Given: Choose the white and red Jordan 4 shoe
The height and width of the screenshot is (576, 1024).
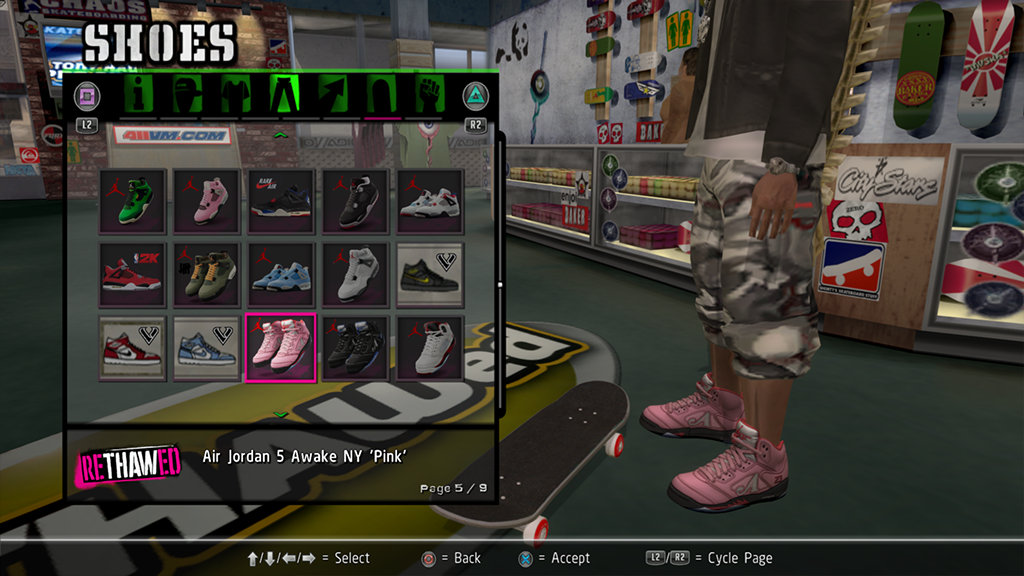Looking at the screenshot, I should point(430,201).
